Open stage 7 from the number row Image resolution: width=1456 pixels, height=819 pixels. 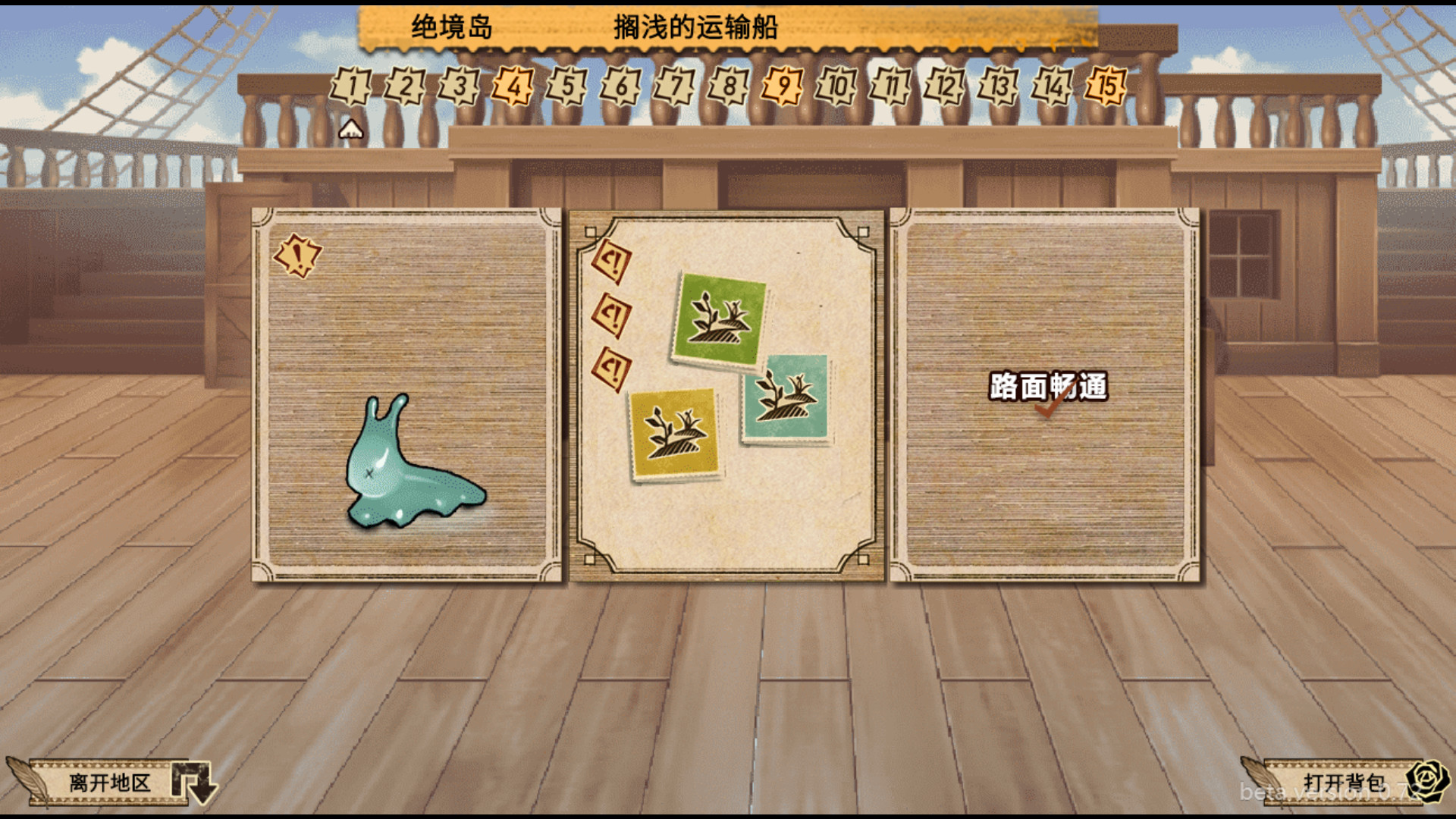click(676, 86)
